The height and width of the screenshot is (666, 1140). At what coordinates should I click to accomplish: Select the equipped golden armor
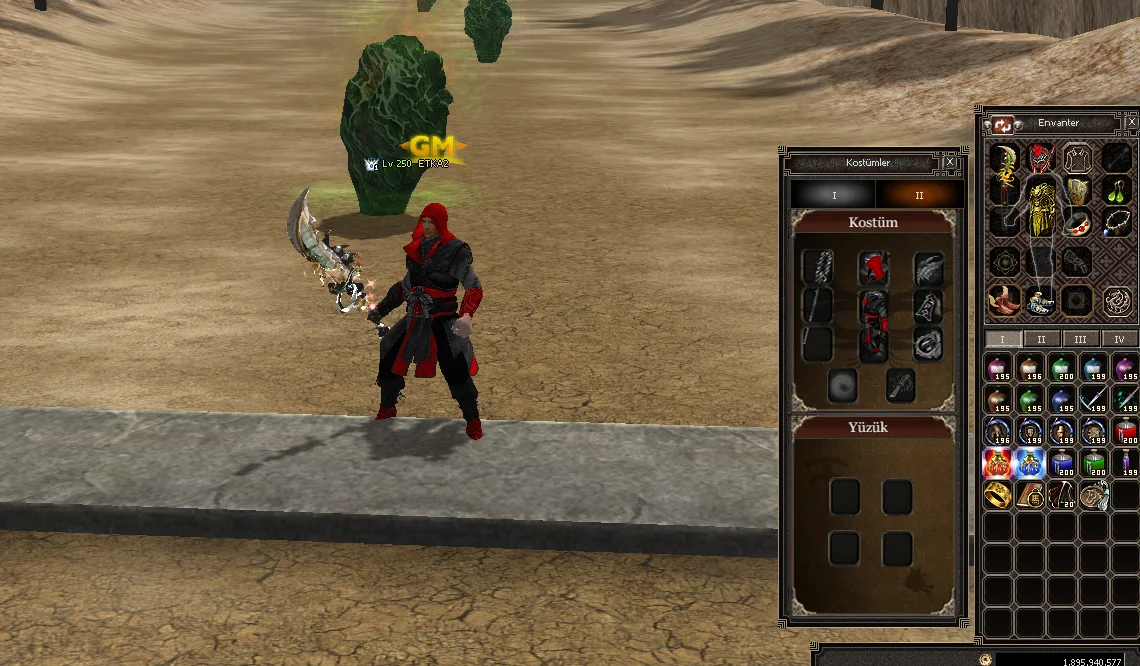coord(1043,207)
